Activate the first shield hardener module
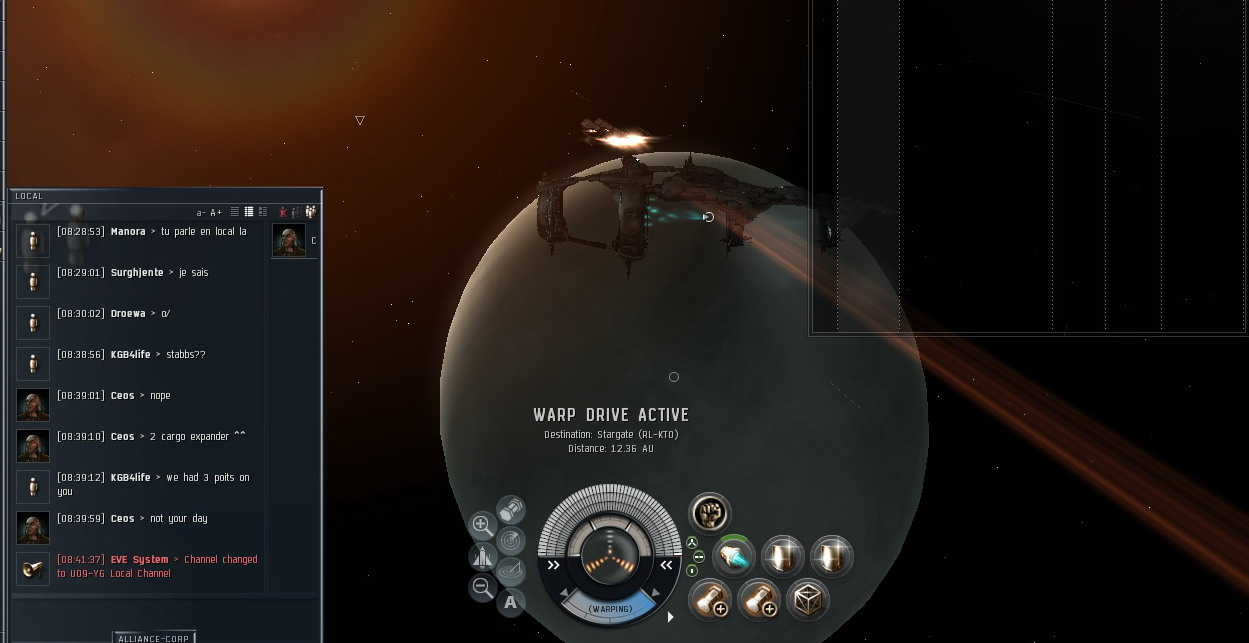This screenshot has height=643, width=1249. click(783, 557)
